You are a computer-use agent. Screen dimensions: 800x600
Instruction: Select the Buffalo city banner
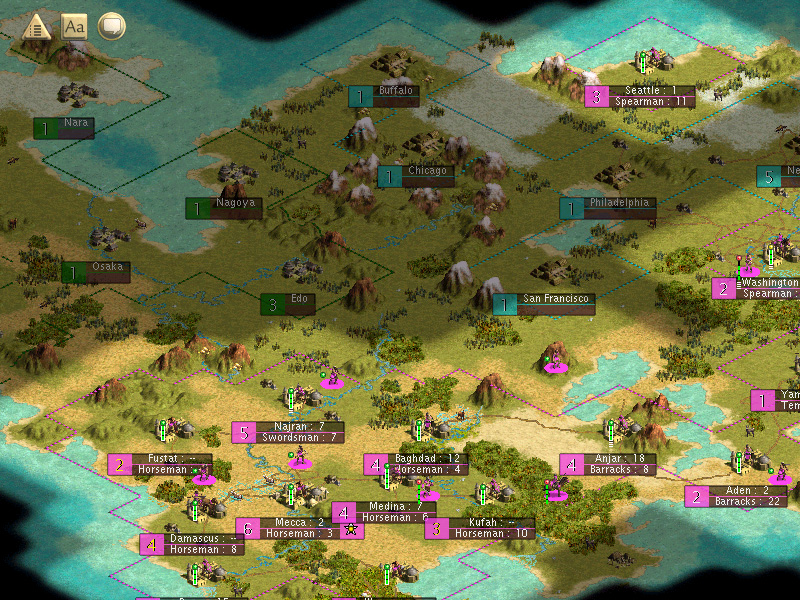tap(396, 91)
